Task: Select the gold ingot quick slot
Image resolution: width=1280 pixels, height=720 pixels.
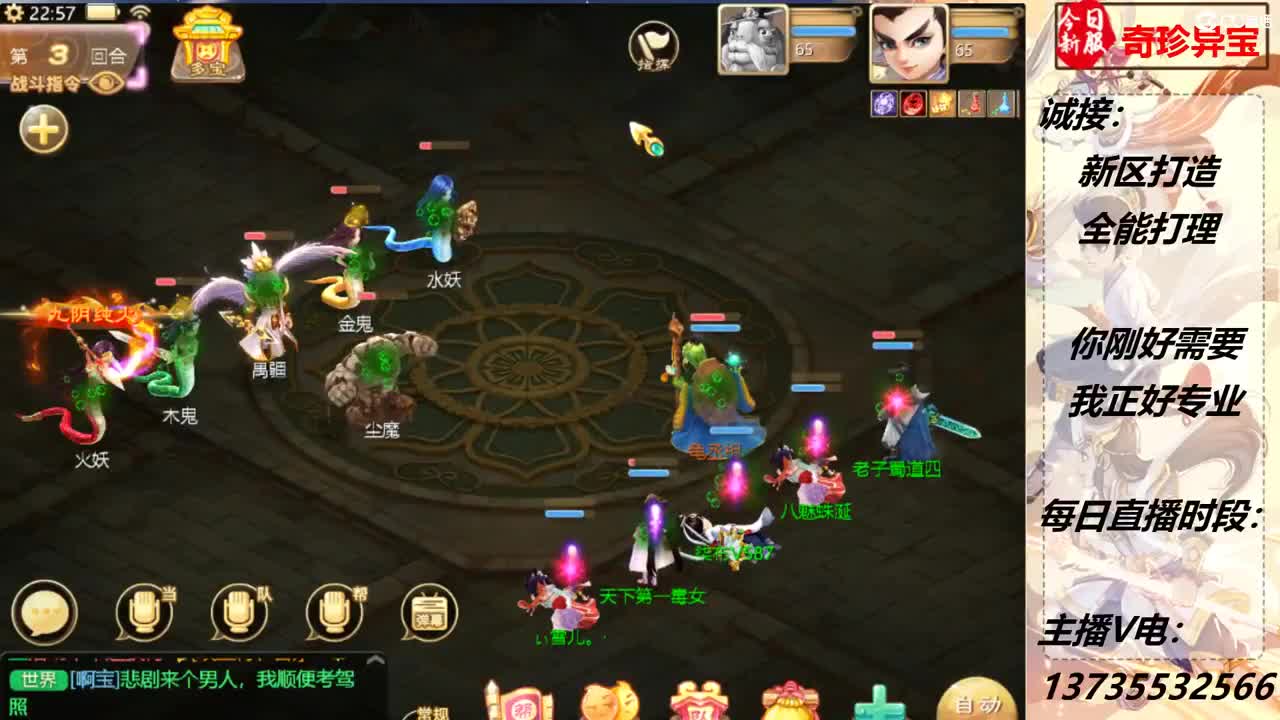Action: click(942, 103)
